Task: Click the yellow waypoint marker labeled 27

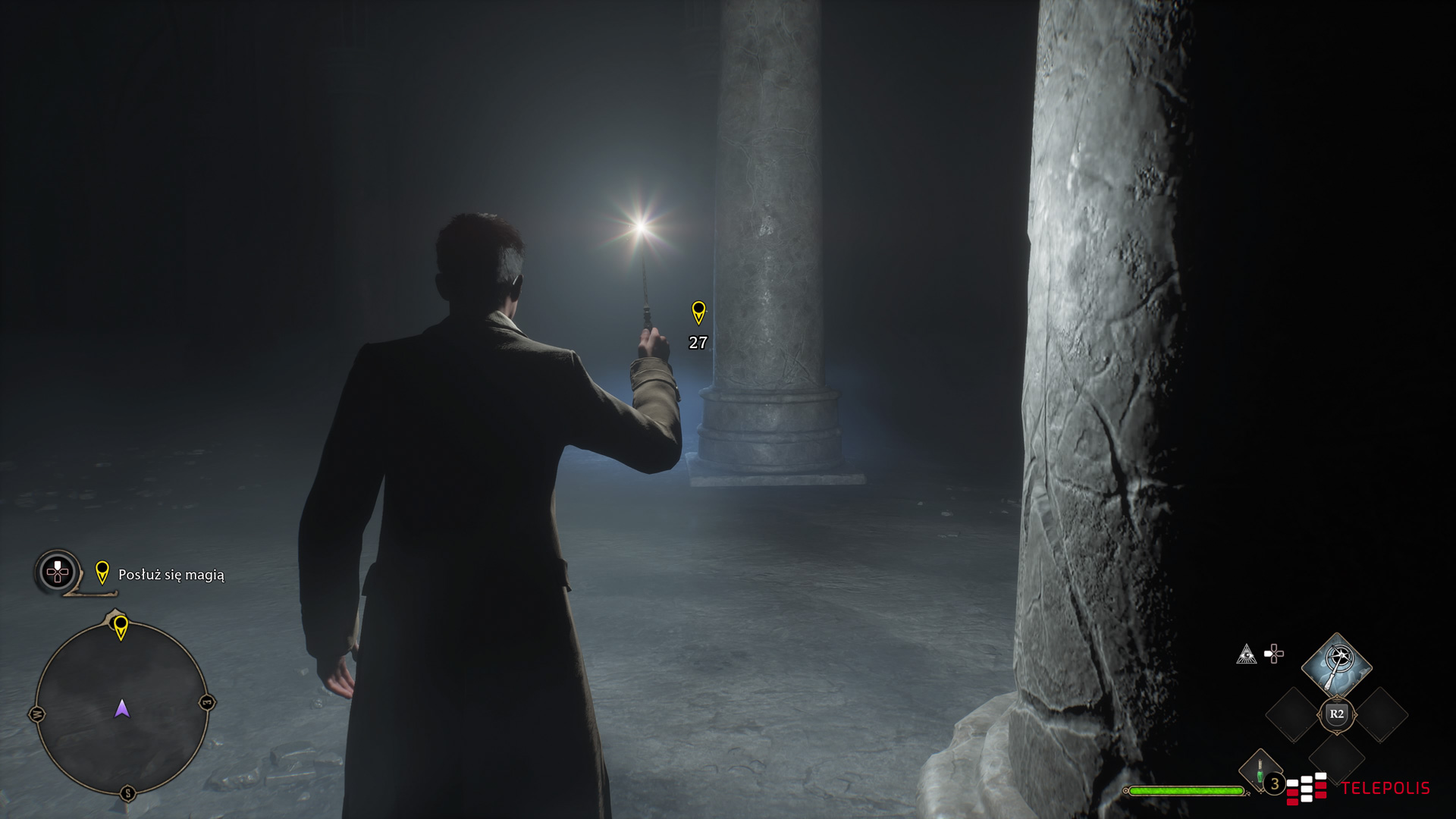Action: pyautogui.click(x=698, y=312)
